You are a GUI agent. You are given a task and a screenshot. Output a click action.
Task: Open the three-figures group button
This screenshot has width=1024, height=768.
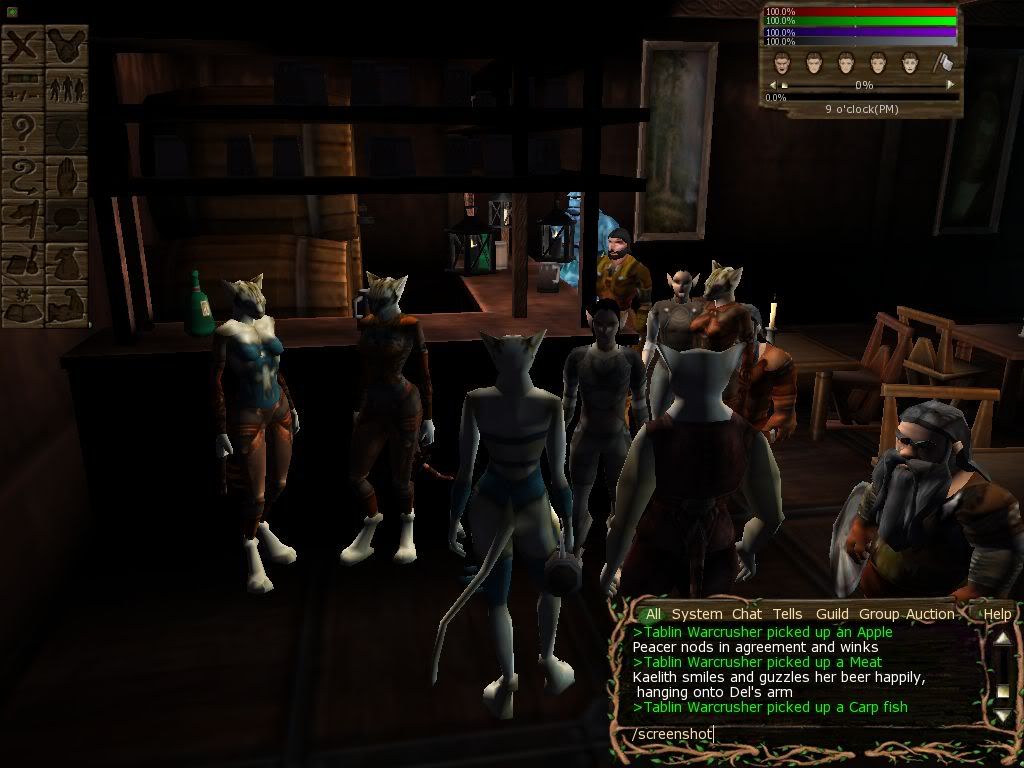67,89
